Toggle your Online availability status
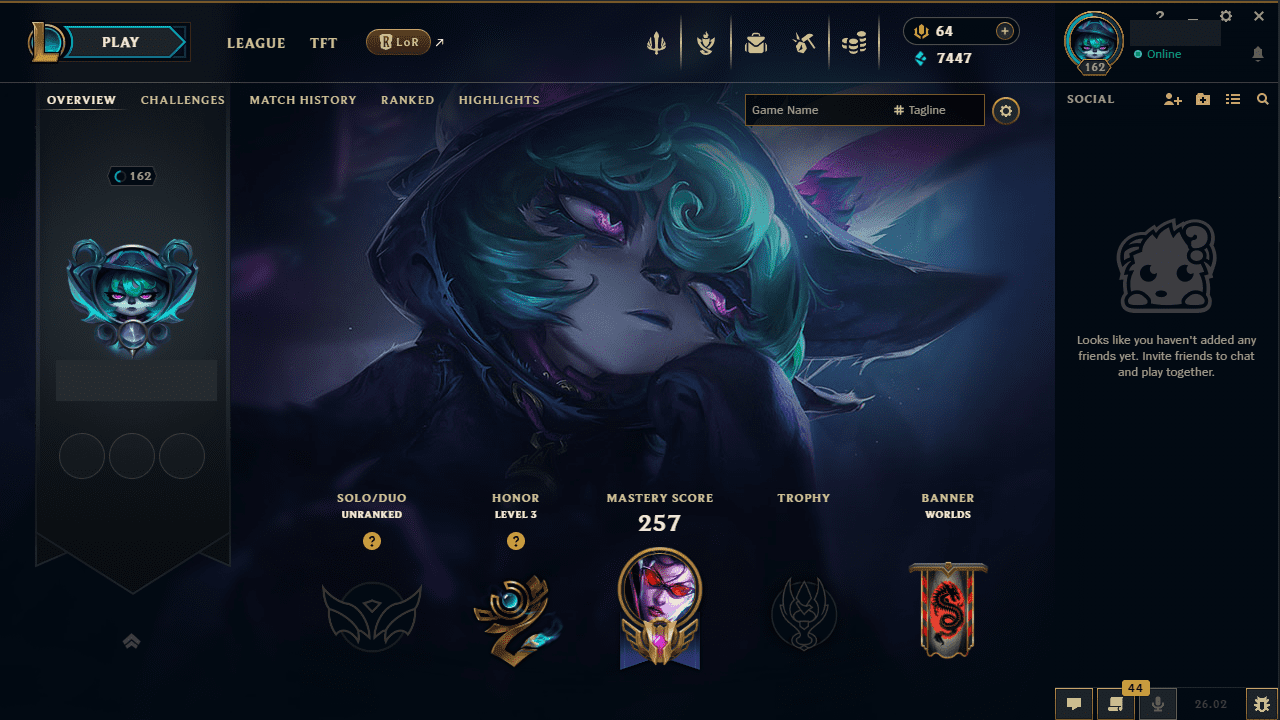This screenshot has width=1280, height=720. (1158, 55)
